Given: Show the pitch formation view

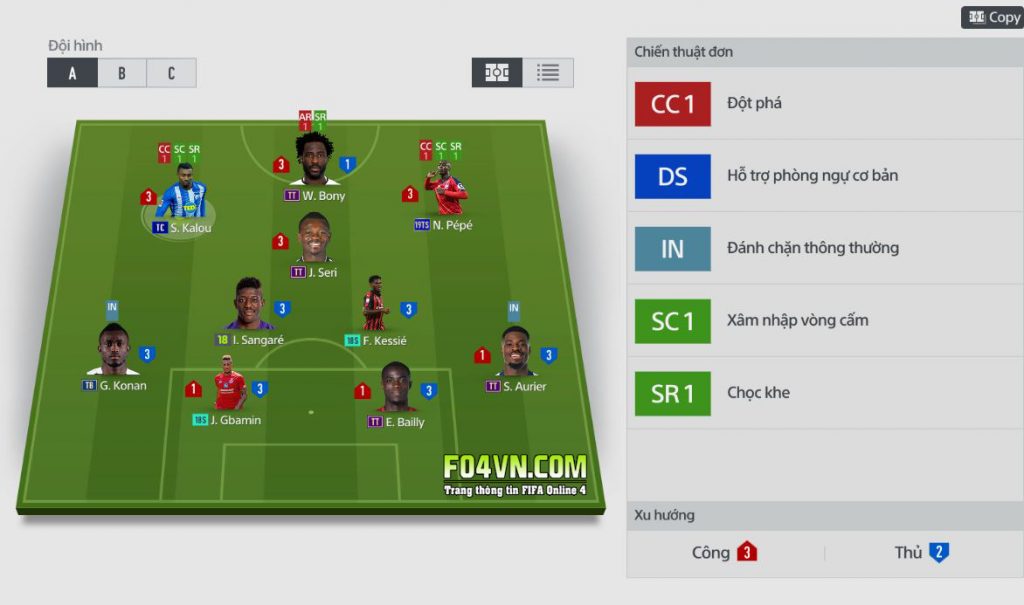Looking at the screenshot, I should 497,73.
